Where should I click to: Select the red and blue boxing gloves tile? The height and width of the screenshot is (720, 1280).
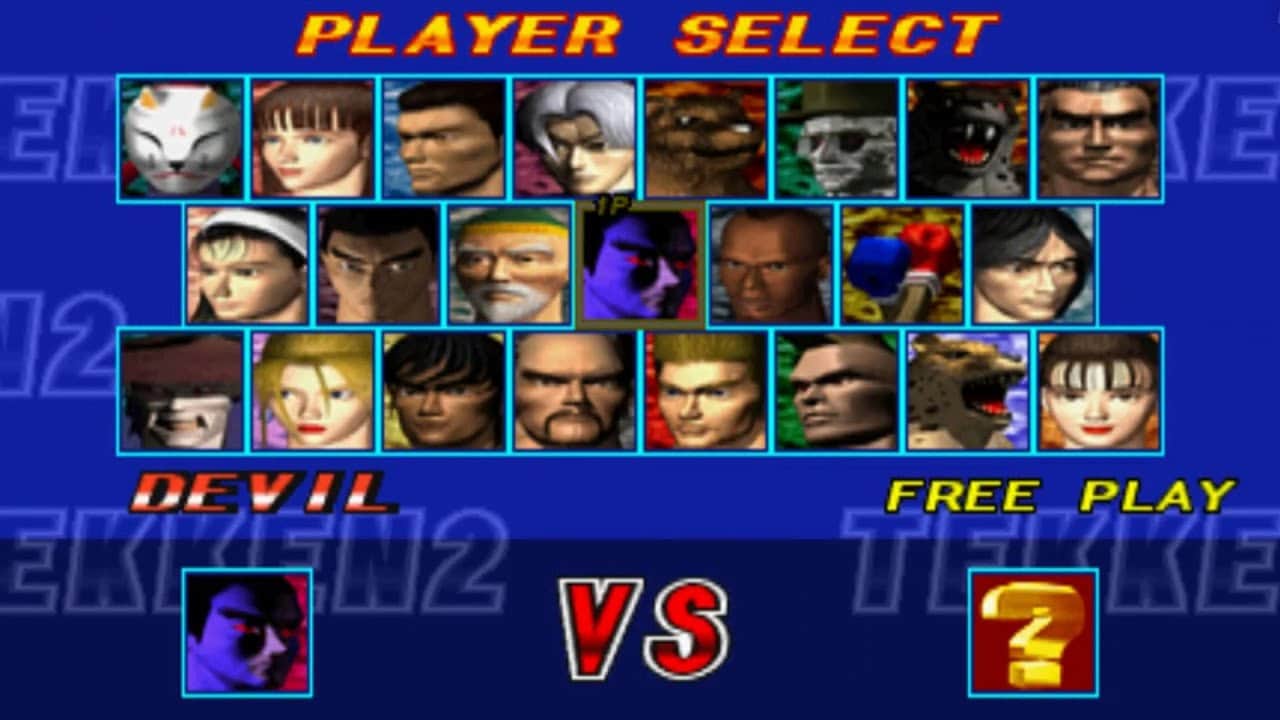tap(902, 265)
